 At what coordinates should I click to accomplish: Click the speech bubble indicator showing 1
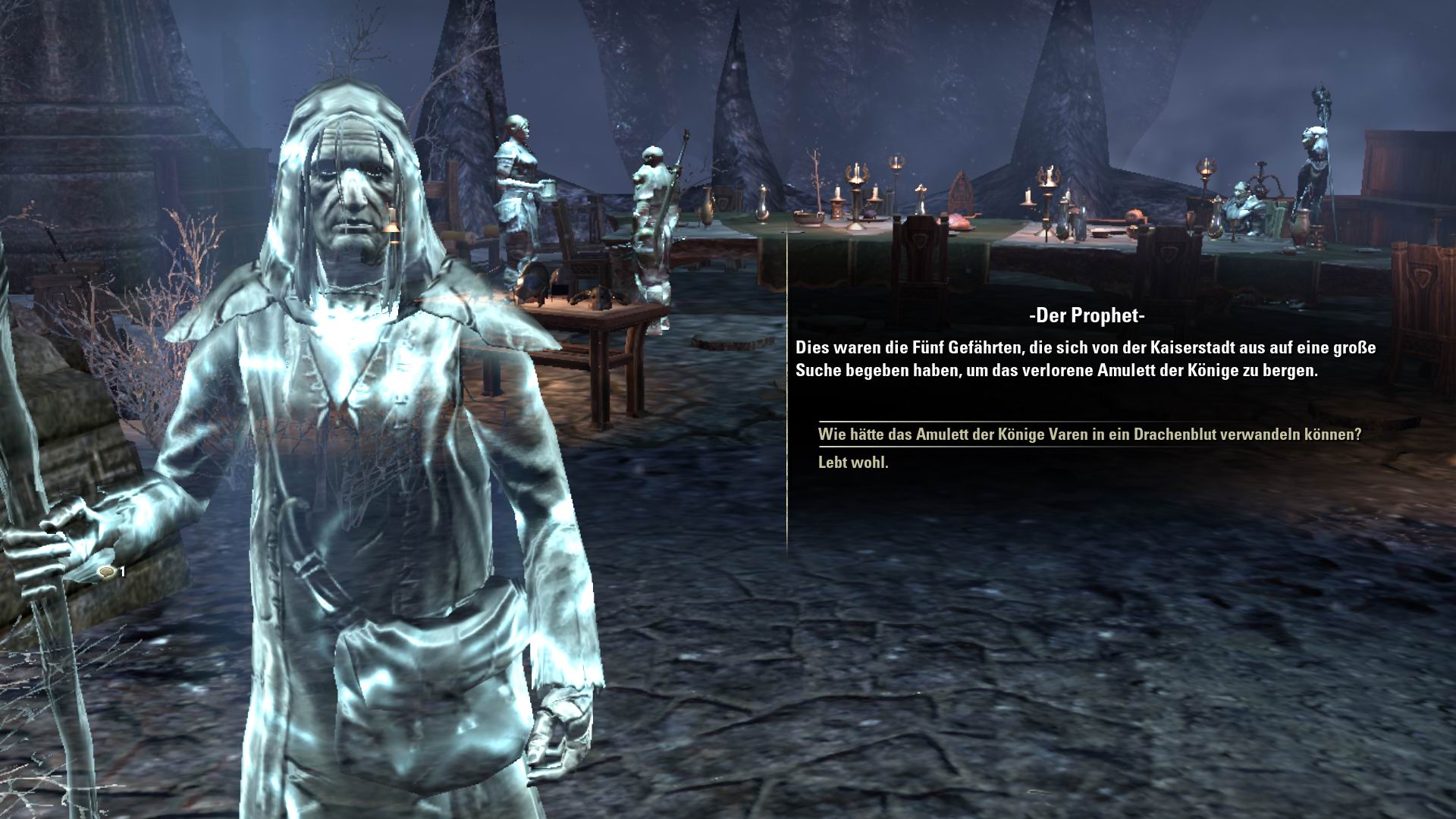[x=112, y=573]
